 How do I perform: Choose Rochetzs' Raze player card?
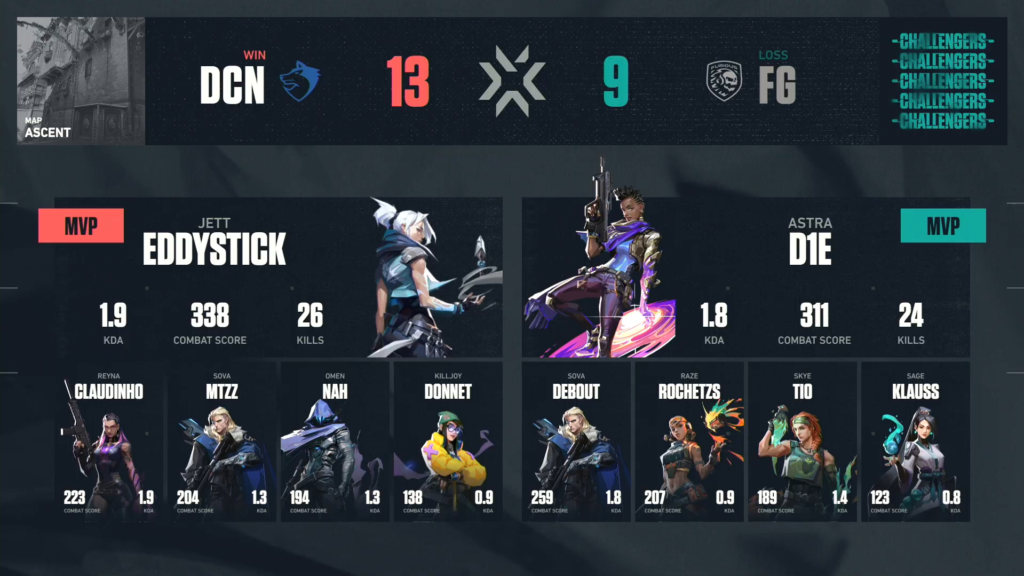click(x=689, y=440)
